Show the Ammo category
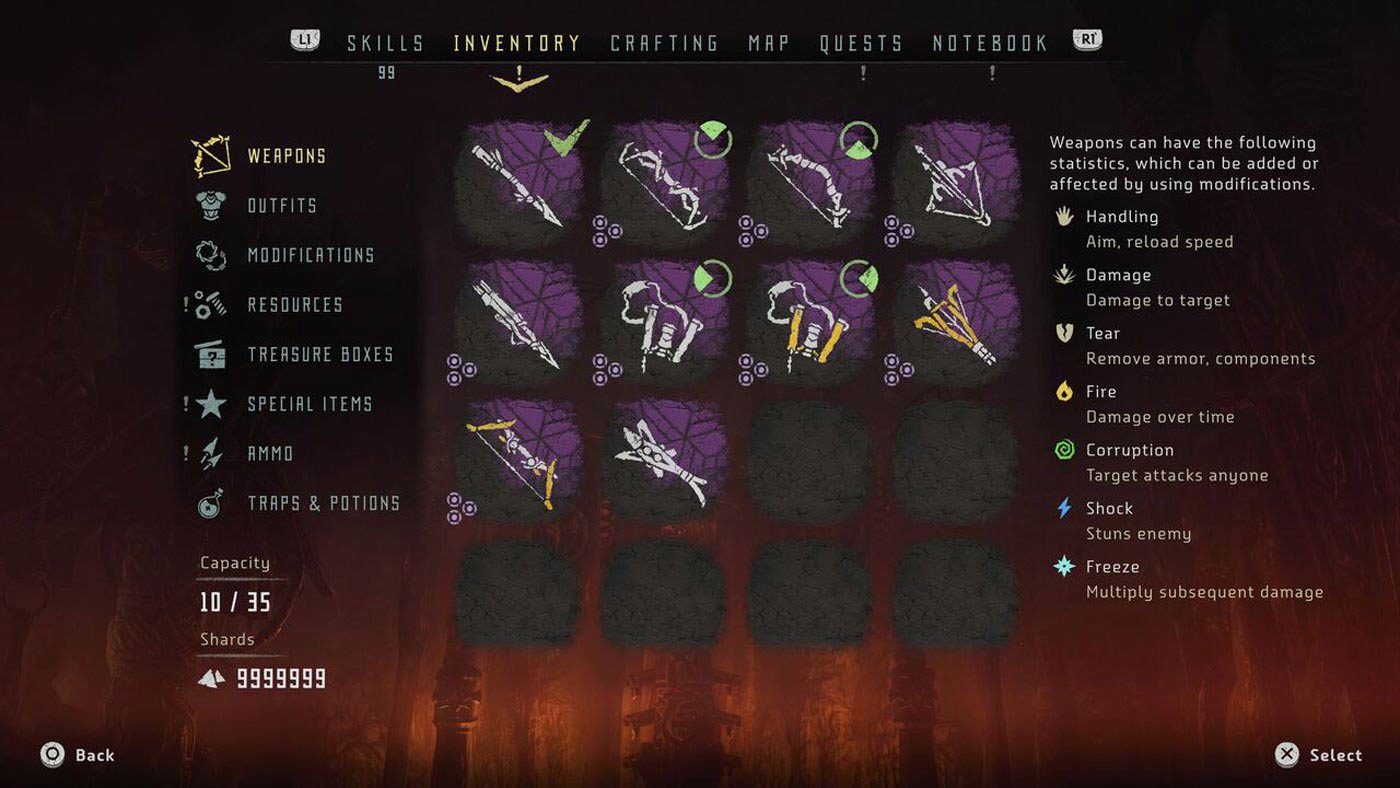 [x=270, y=453]
